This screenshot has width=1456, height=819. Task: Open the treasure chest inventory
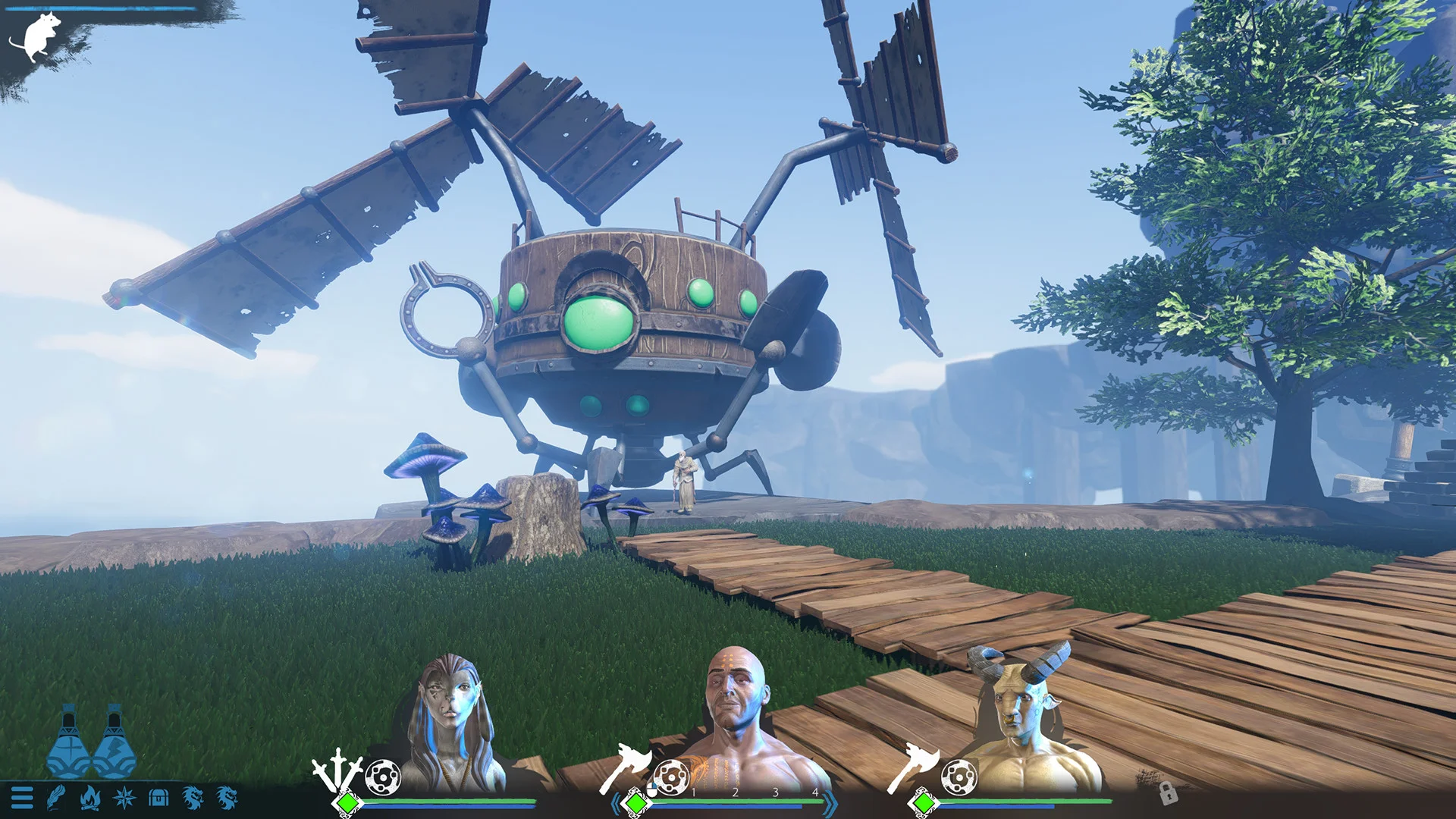158,797
